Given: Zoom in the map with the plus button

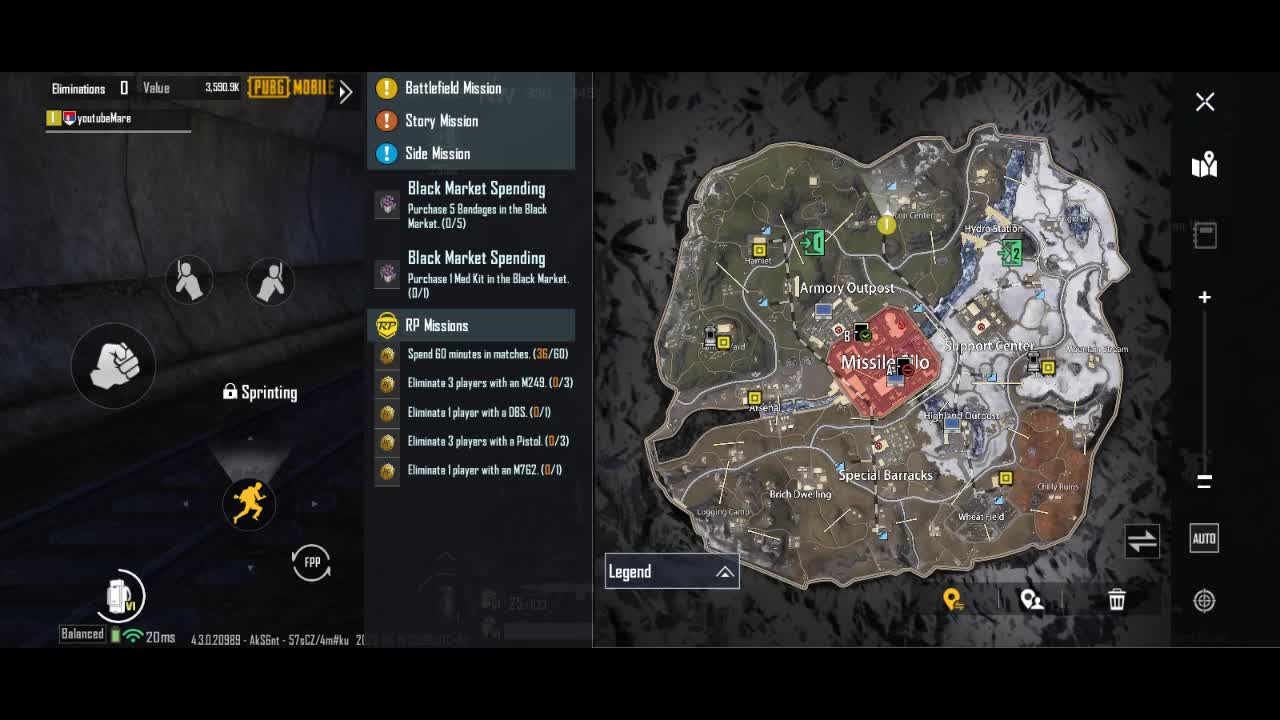Looking at the screenshot, I should (x=1205, y=297).
